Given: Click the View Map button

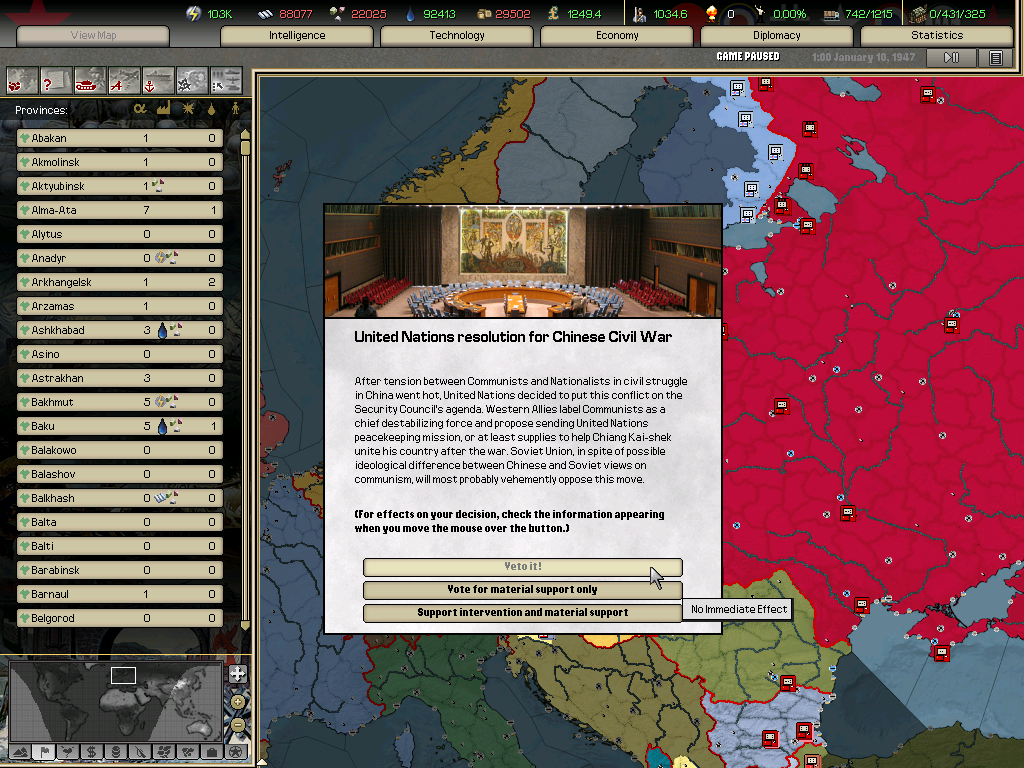Looking at the screenshot, I should 93,36.
